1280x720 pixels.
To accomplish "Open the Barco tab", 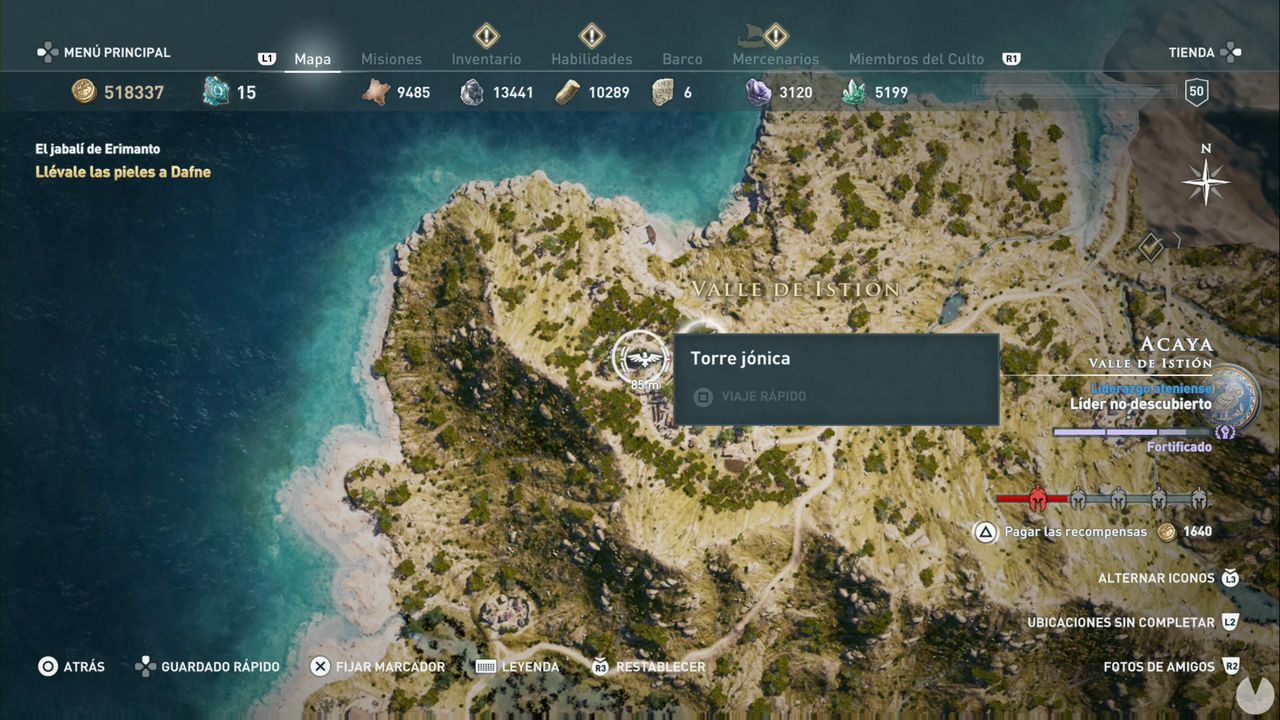I will pyautogui.click(x=682, y=59).
